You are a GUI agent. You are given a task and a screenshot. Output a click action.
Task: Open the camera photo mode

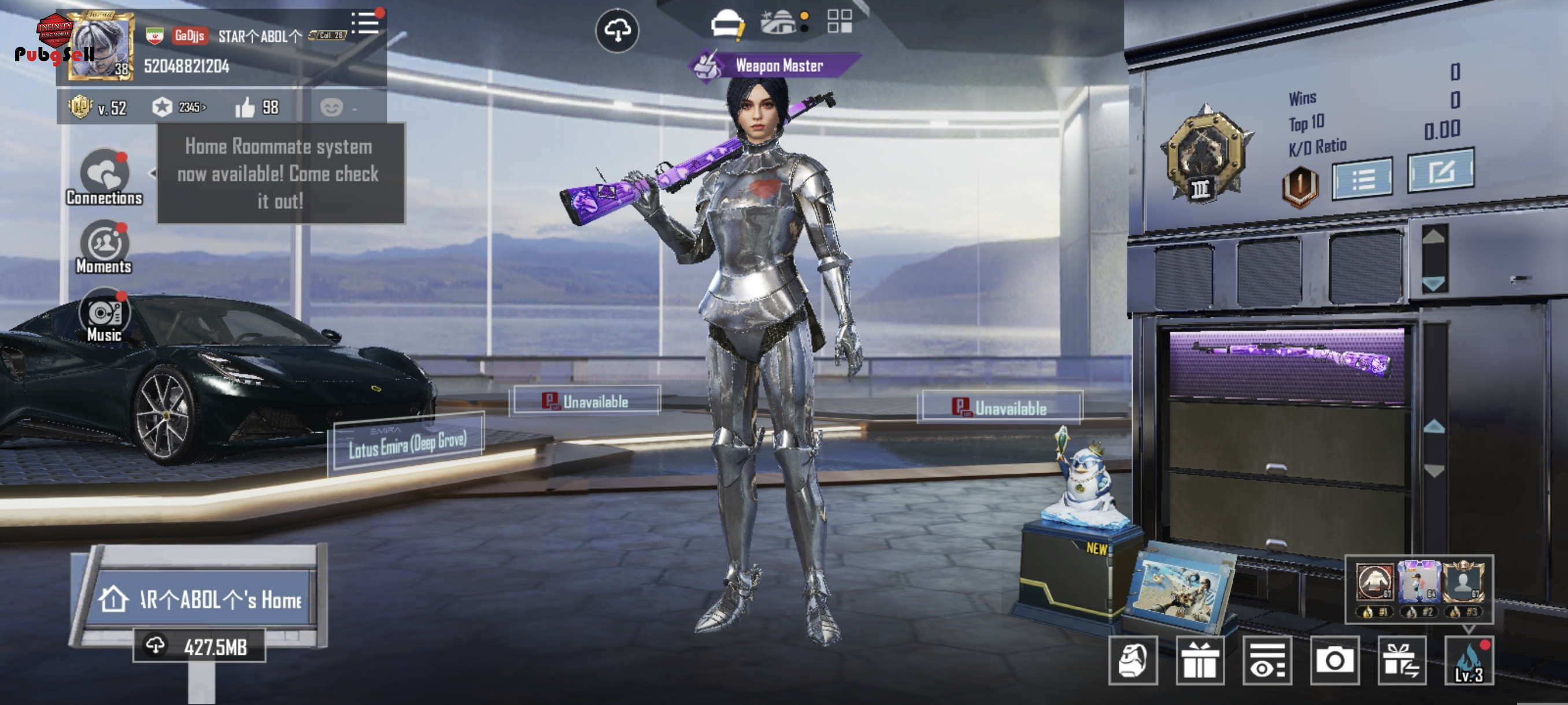pos(1334,661)
